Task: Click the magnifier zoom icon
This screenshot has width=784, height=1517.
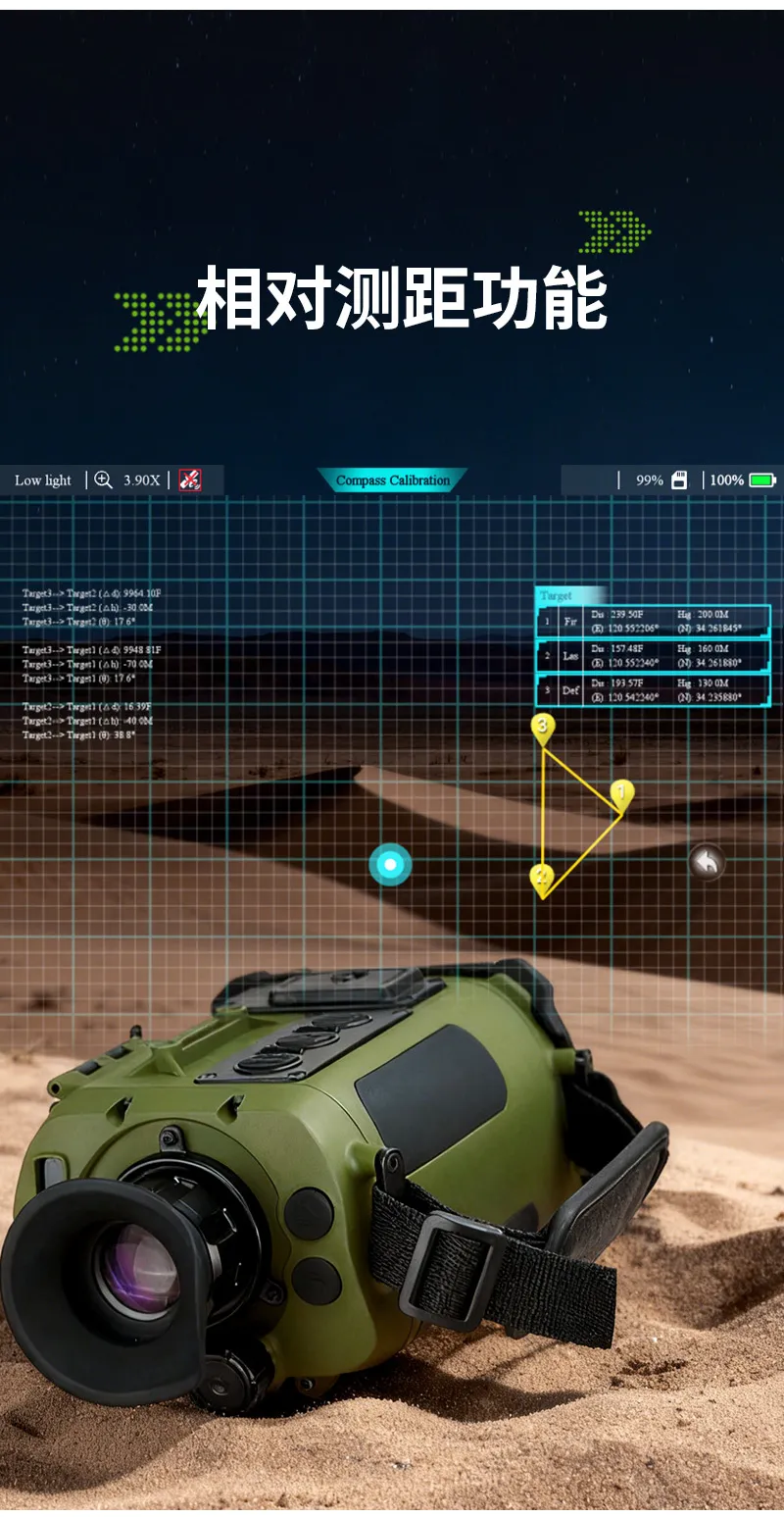Action: [x=103, y=480]
